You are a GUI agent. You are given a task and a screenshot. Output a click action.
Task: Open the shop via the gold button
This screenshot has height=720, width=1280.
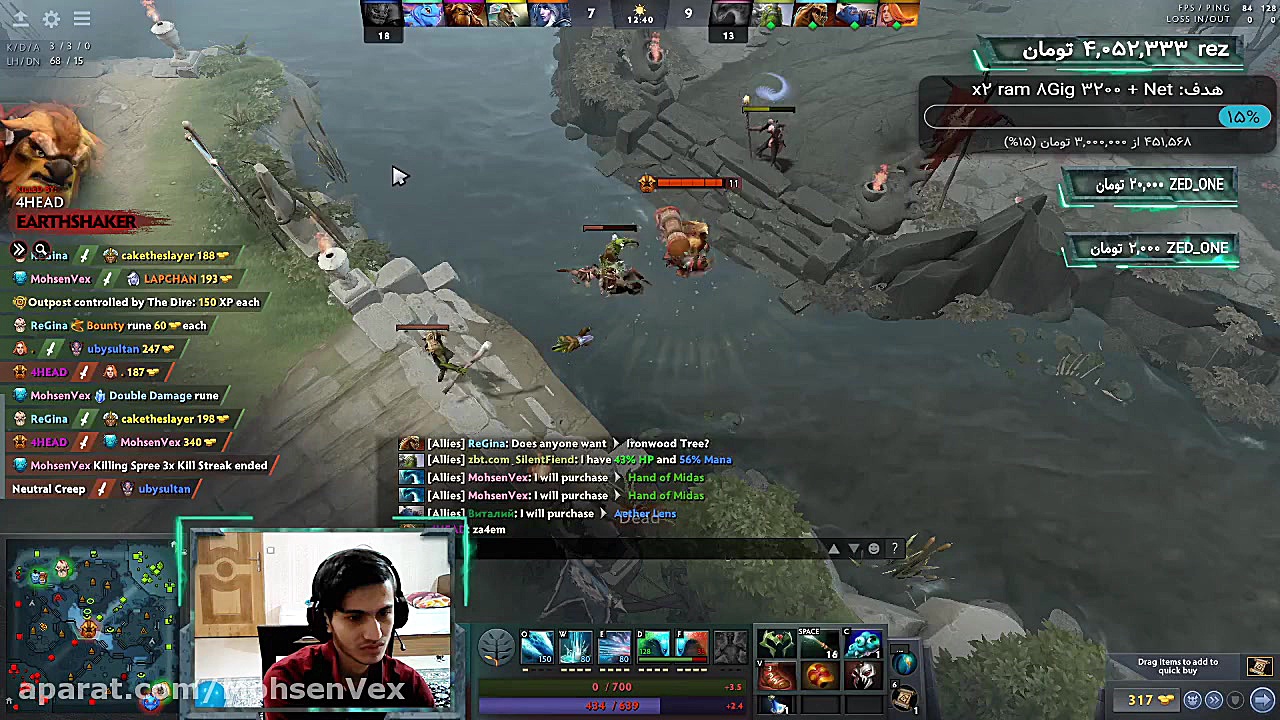pyautogui.click(x=1141, y=700)
